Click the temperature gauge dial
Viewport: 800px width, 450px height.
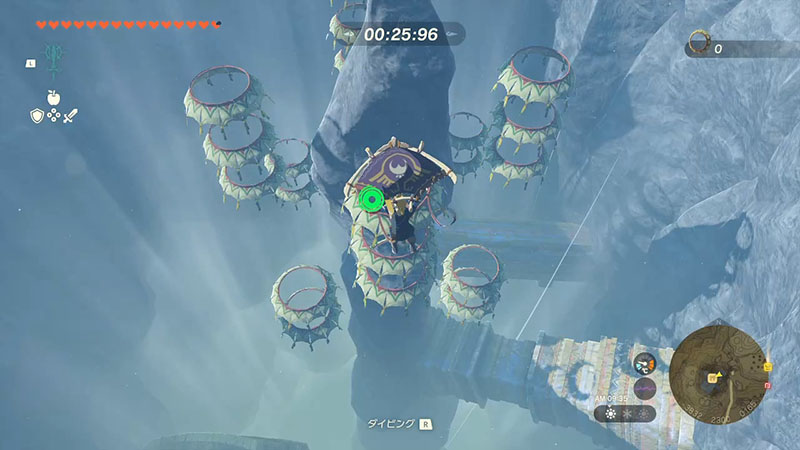tap(644, 365)
